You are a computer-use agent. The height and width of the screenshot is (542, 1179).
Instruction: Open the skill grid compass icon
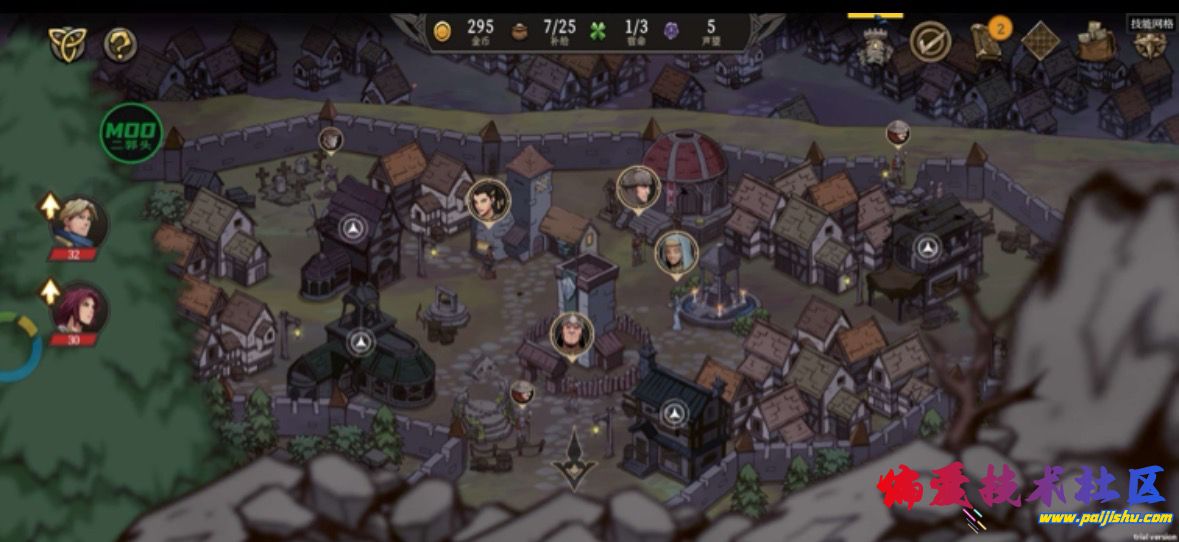(x=1150, y=40)
